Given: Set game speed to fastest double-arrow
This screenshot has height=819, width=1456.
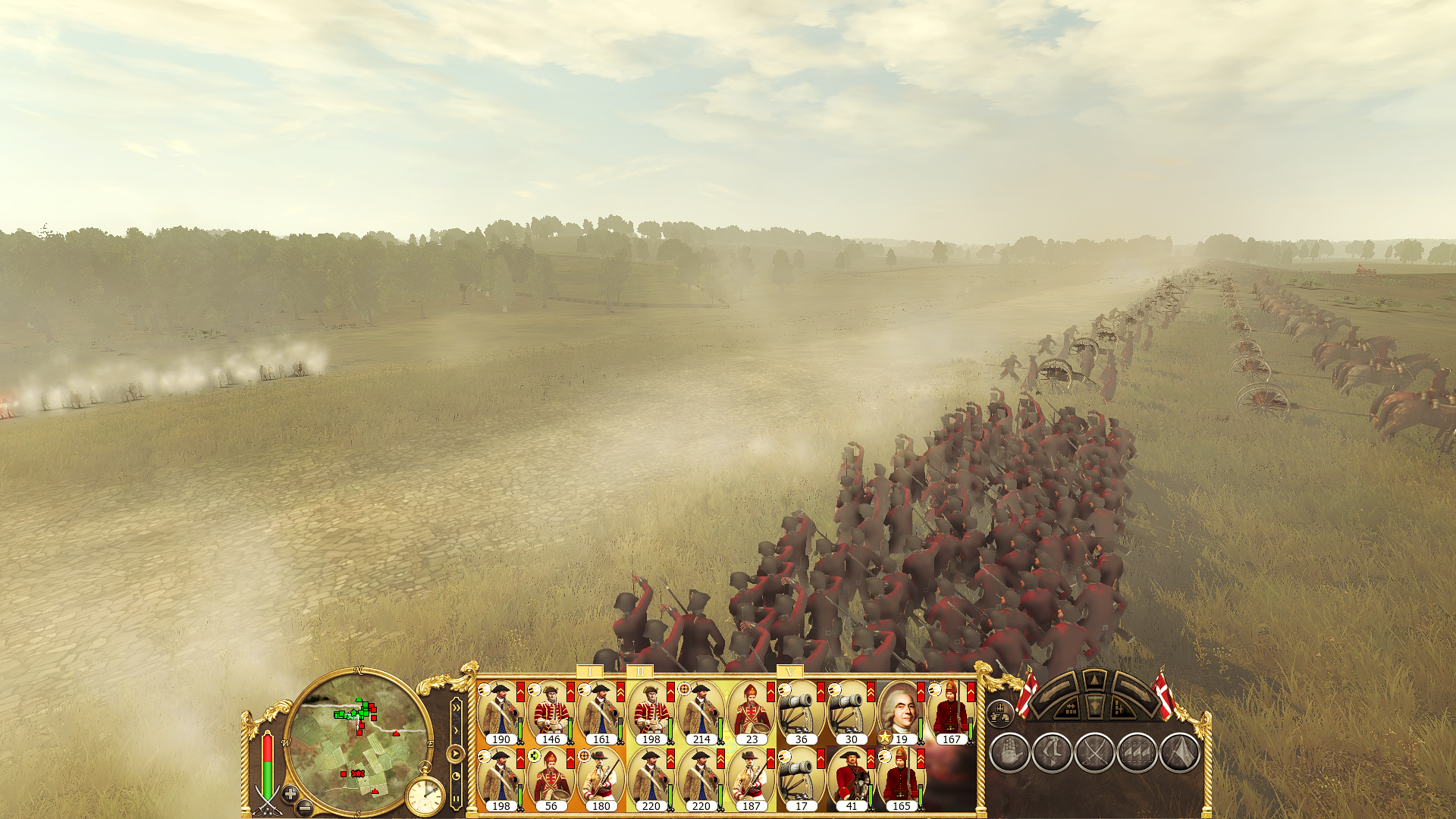Looking at the screenshot, I should [456, 709].
